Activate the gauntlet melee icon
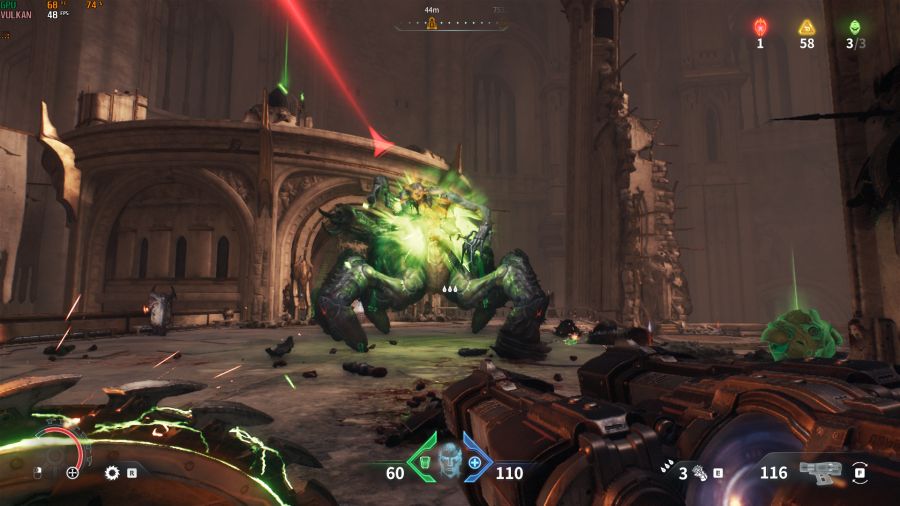This screenshot has width=900, height=506. [700, 472]
